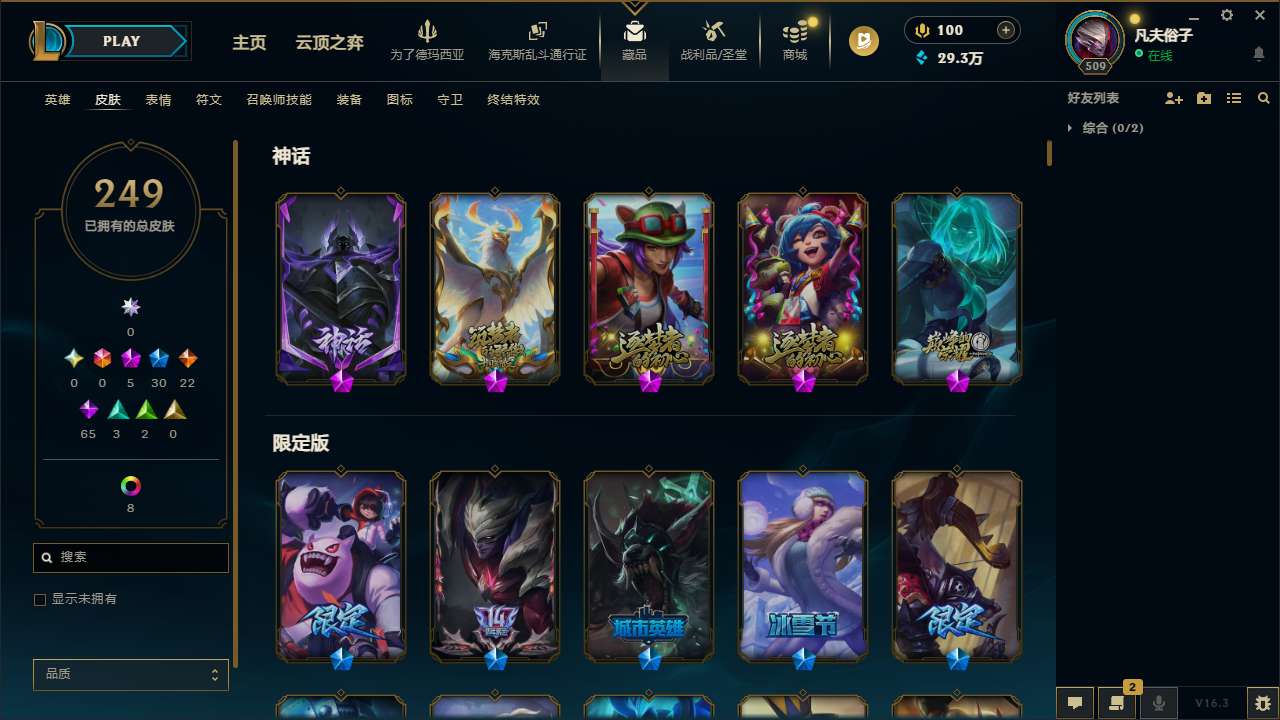
Task: Open the chat messages icon with badge 2
Action: tap(1118, 703)
